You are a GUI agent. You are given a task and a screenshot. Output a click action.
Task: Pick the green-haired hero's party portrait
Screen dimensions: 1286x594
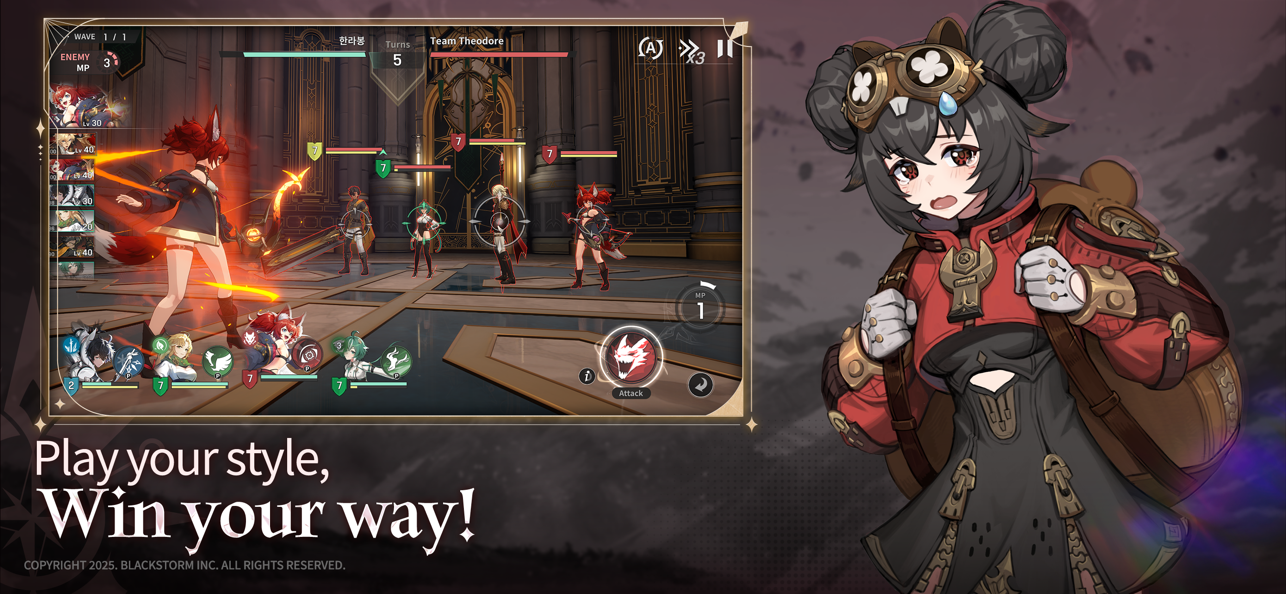(x=355, y=360)
